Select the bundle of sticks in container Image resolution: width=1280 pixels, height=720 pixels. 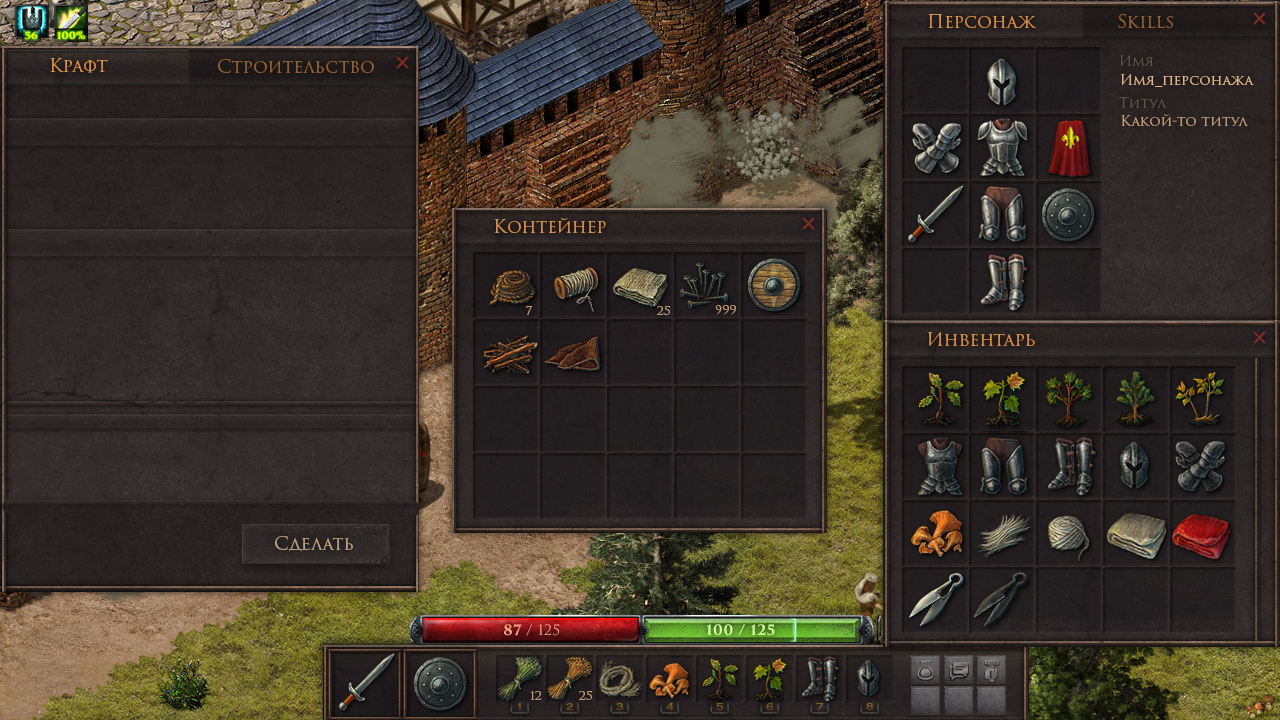[x=508, y=354]
